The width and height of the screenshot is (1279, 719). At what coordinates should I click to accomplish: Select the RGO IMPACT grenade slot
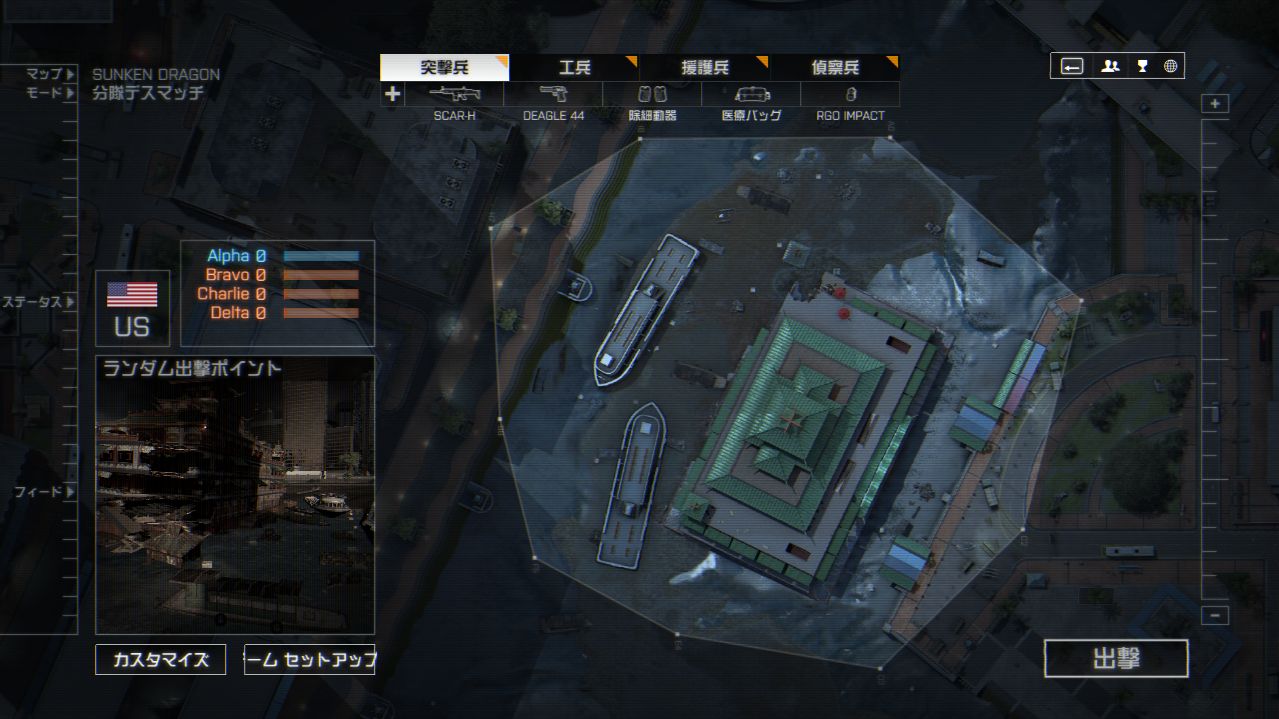850,95
